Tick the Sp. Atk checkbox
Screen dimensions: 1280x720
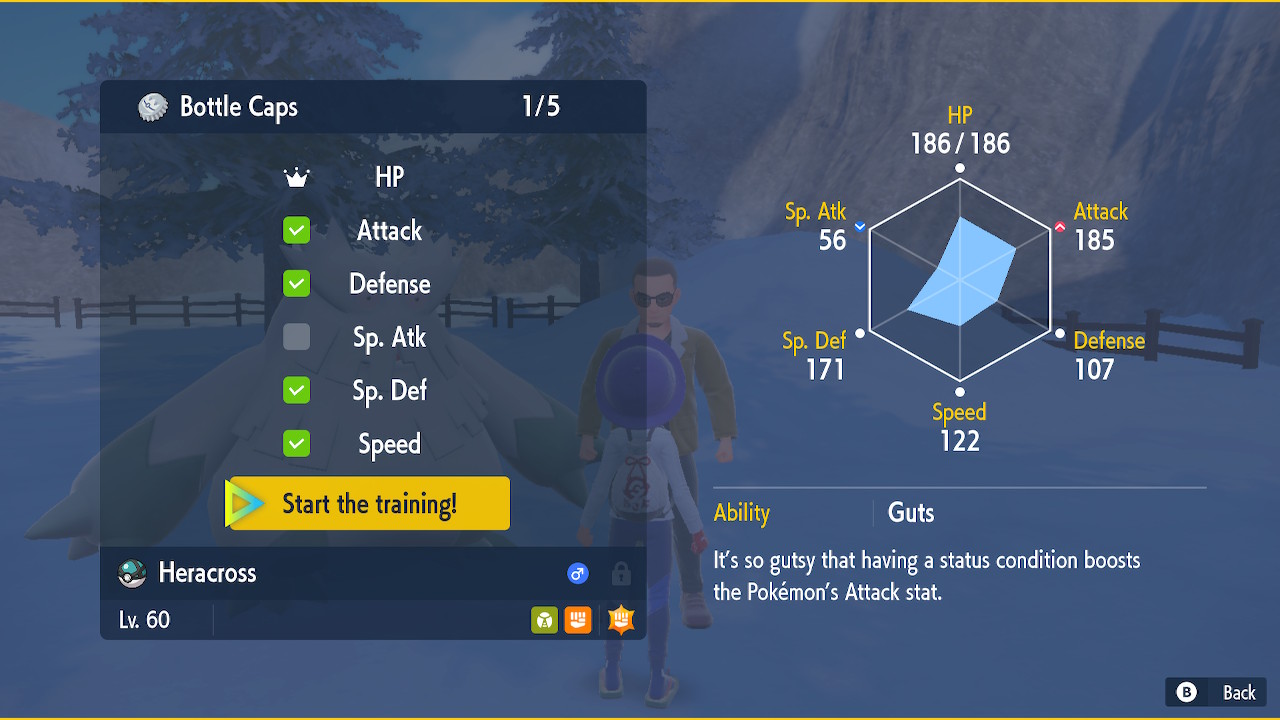point(297,337)
